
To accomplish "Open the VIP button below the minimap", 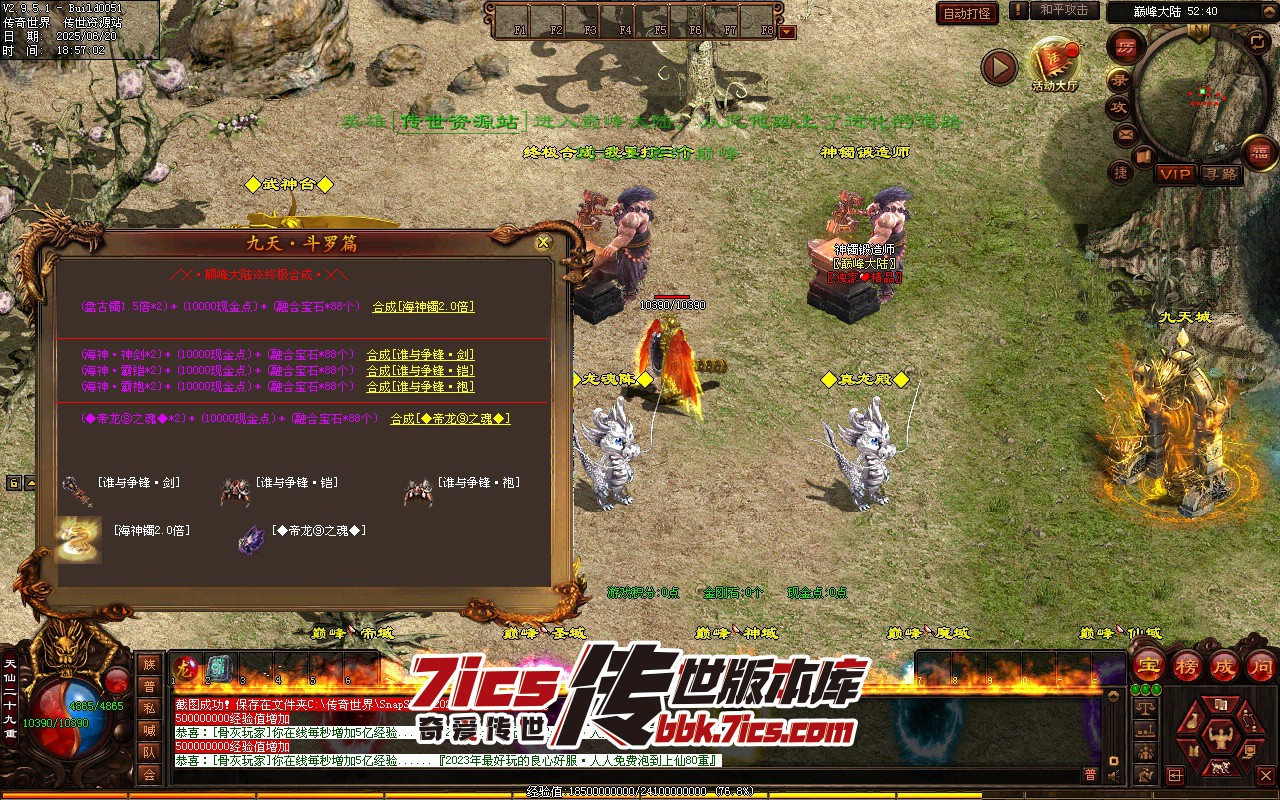I will [1175, 174].
